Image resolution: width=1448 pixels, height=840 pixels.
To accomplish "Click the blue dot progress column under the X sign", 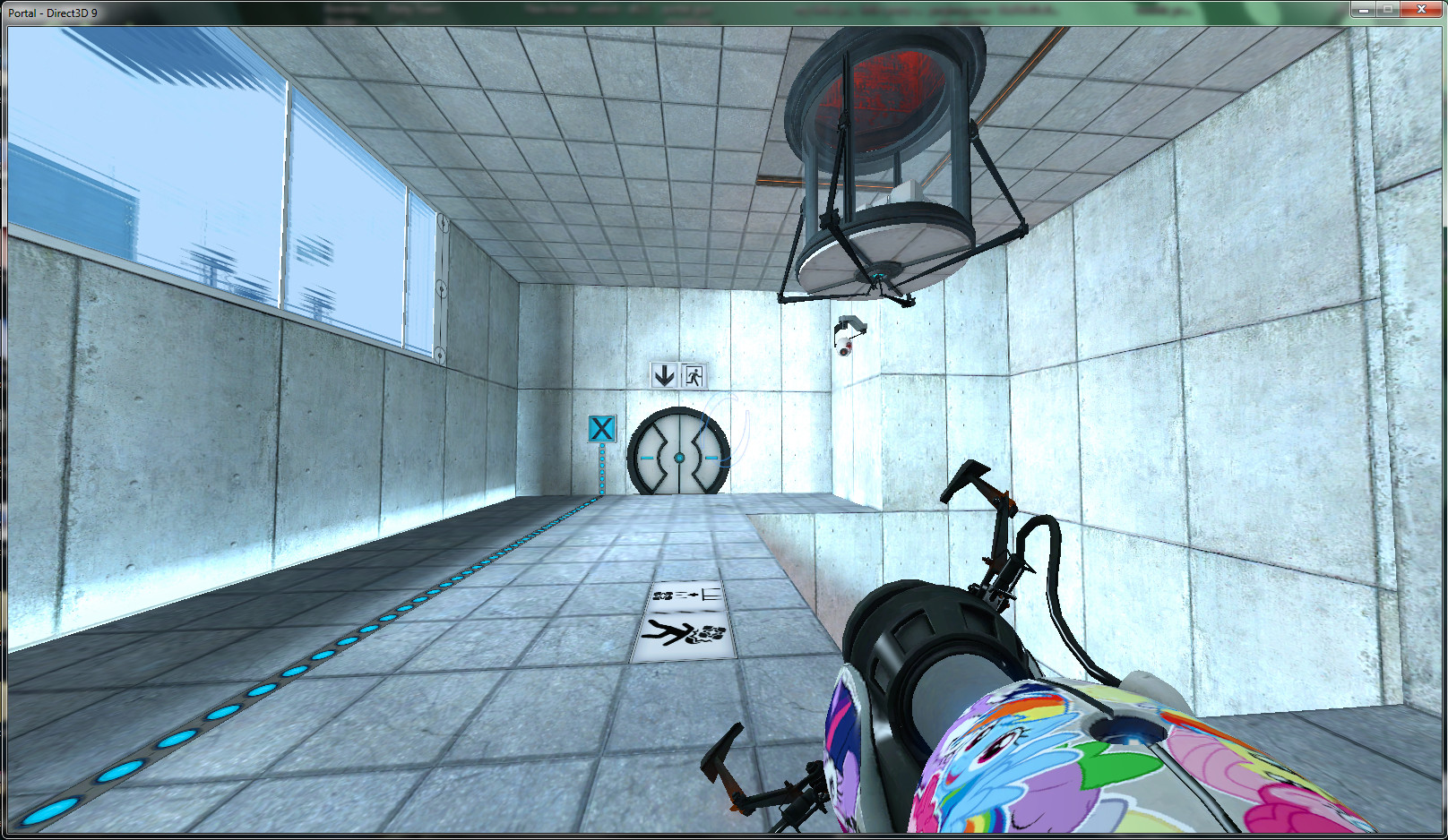I will tap(602, 470).
